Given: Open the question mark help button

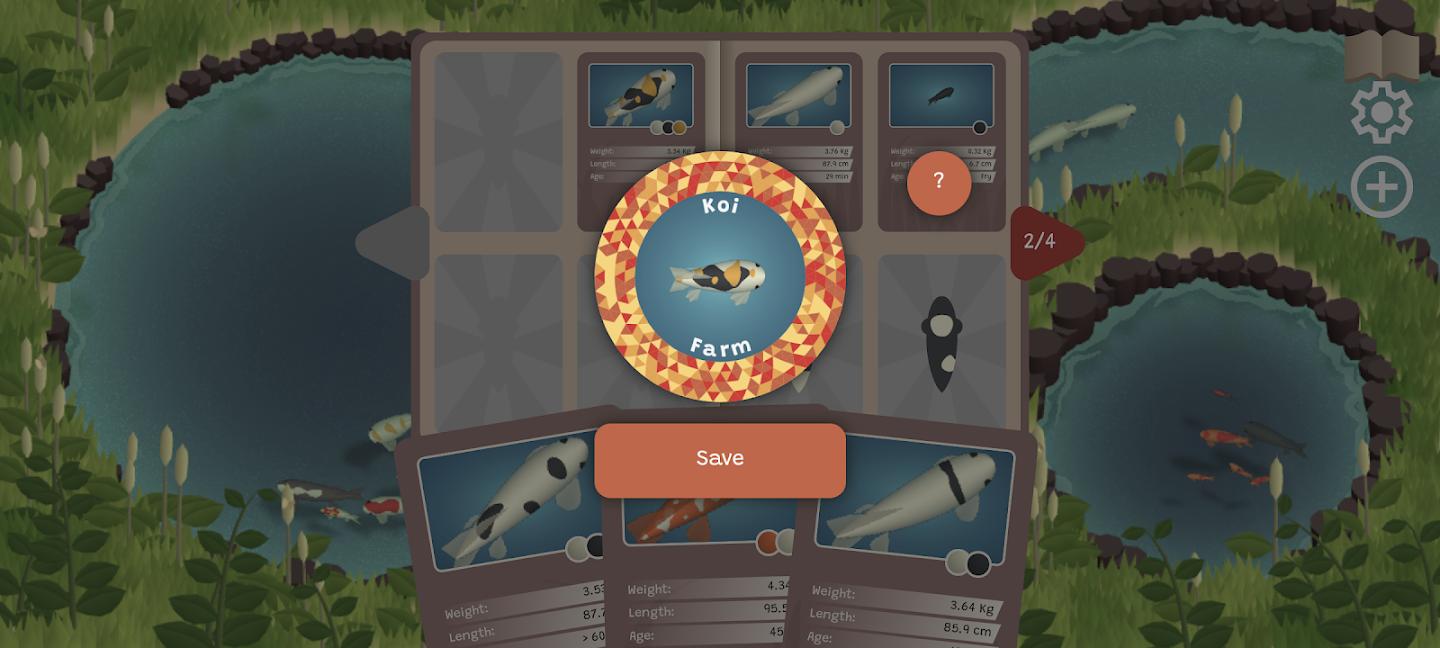Looking at the screenshot, I should point(938,182).
